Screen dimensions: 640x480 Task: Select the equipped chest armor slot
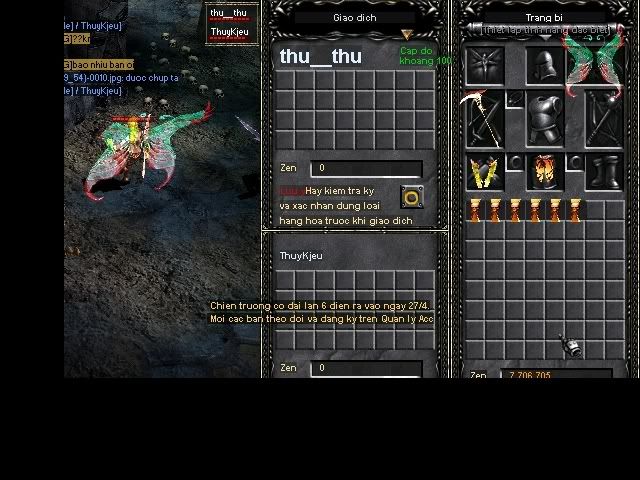(544, 118)
